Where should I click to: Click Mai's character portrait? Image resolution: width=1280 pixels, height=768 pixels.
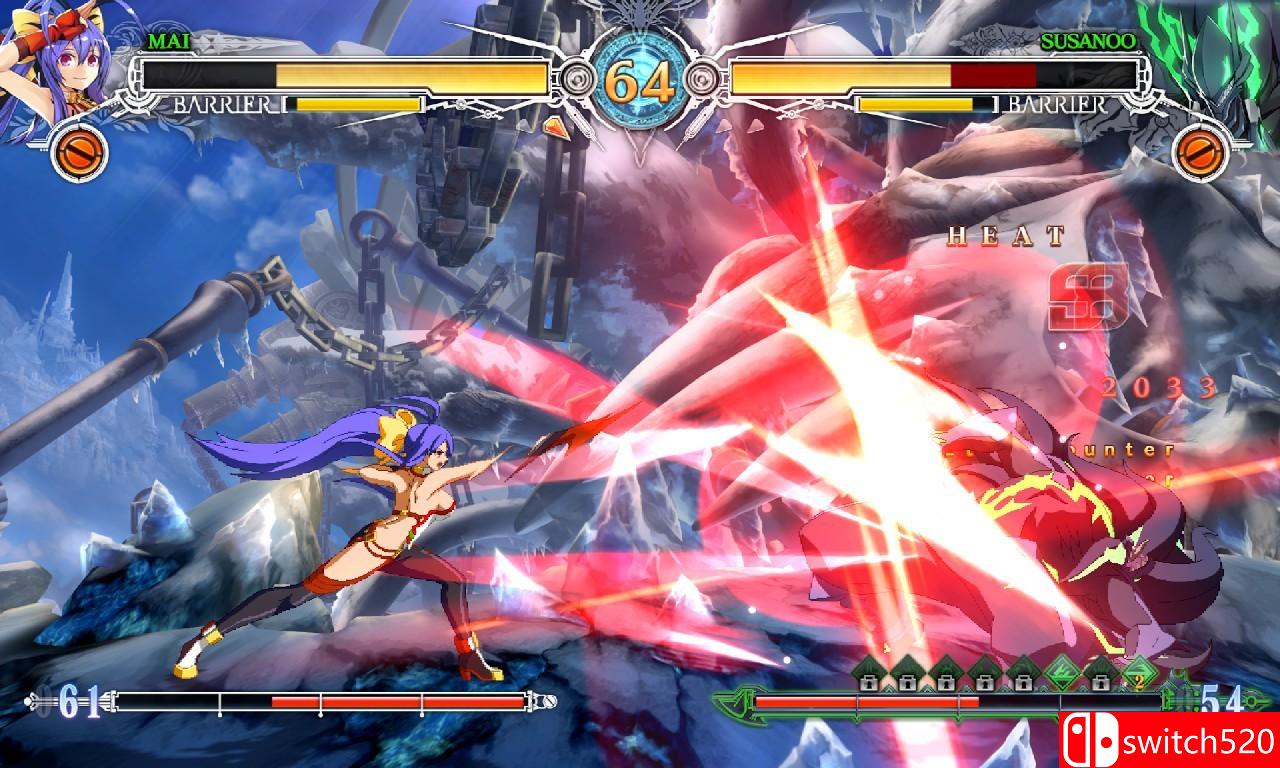tap(50, 60)
